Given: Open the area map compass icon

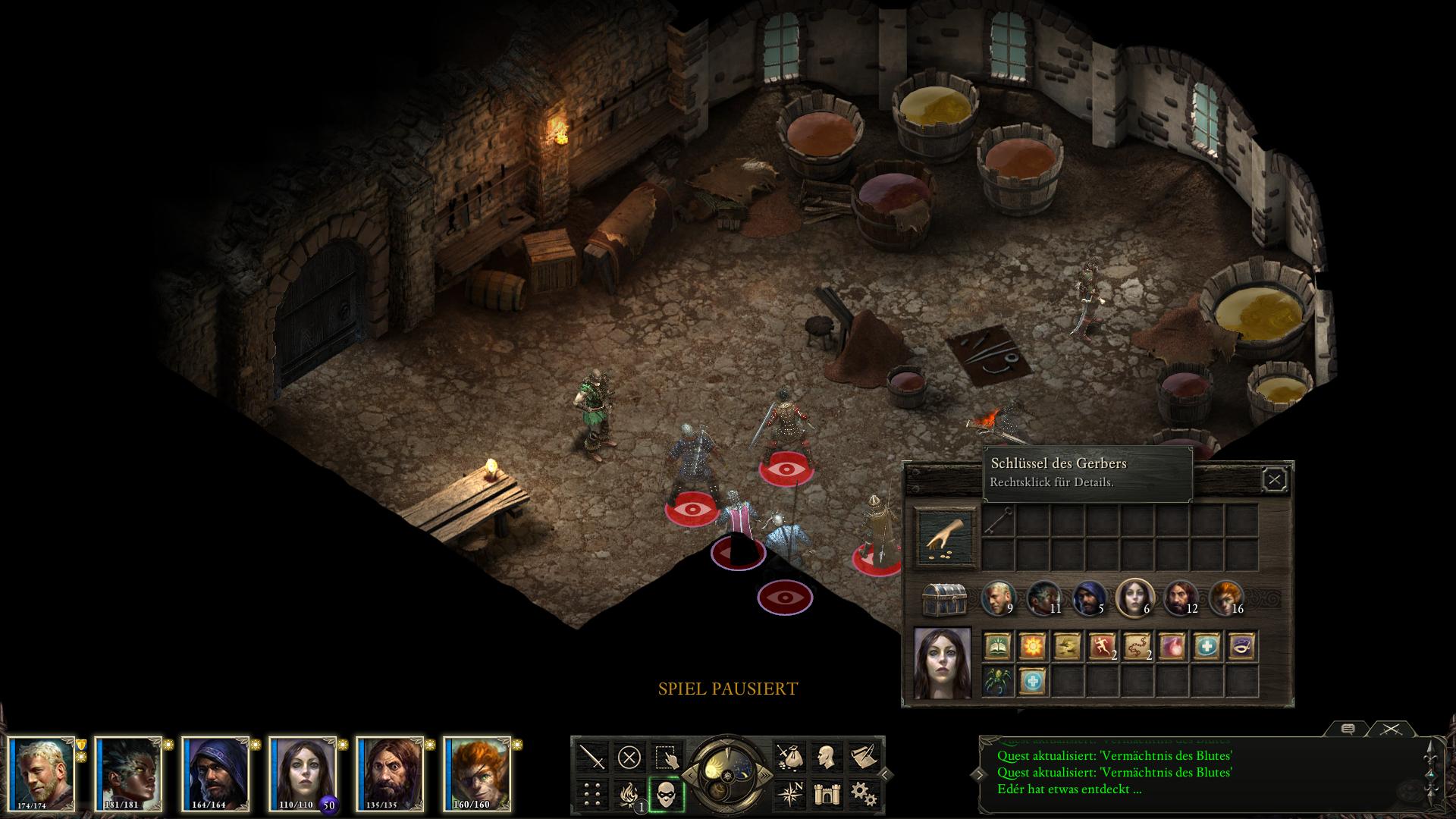Looking at the screenshot, I should [789, 795].
